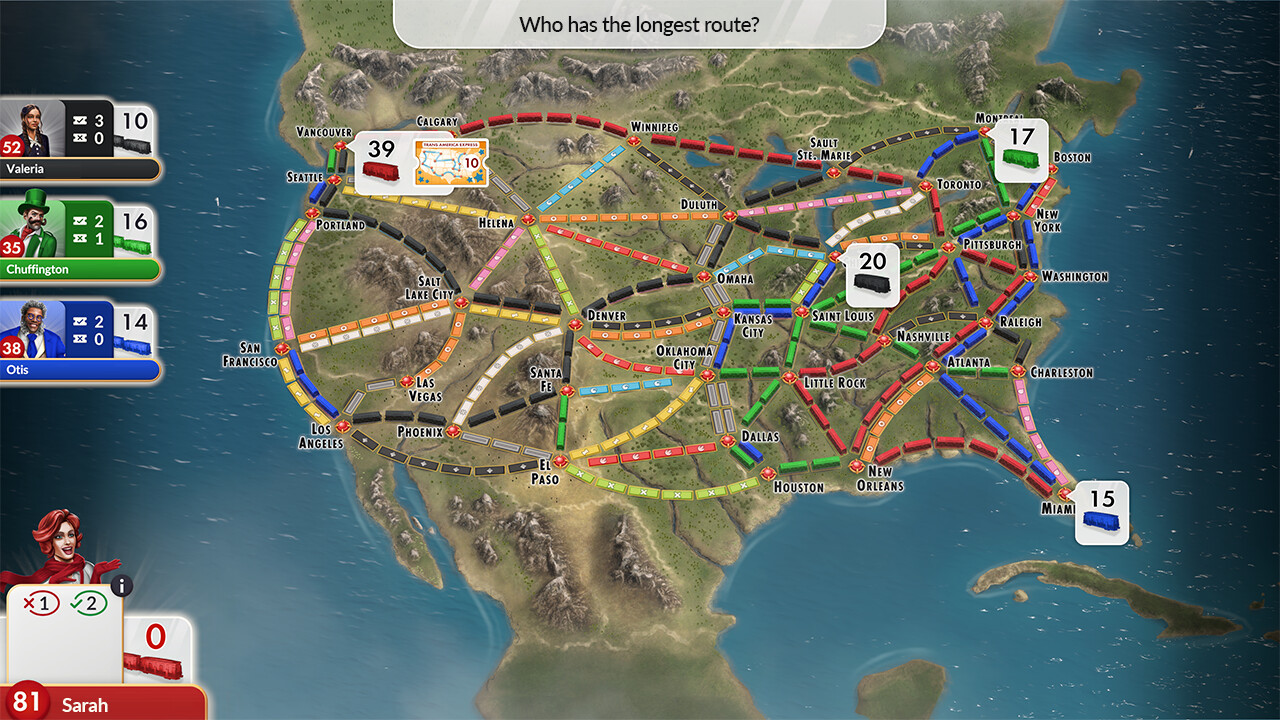Viewport: 1280px width, 720px height.
Task: Click the info icon above Sarah's ticket card
Action: (x=122, y=588)
